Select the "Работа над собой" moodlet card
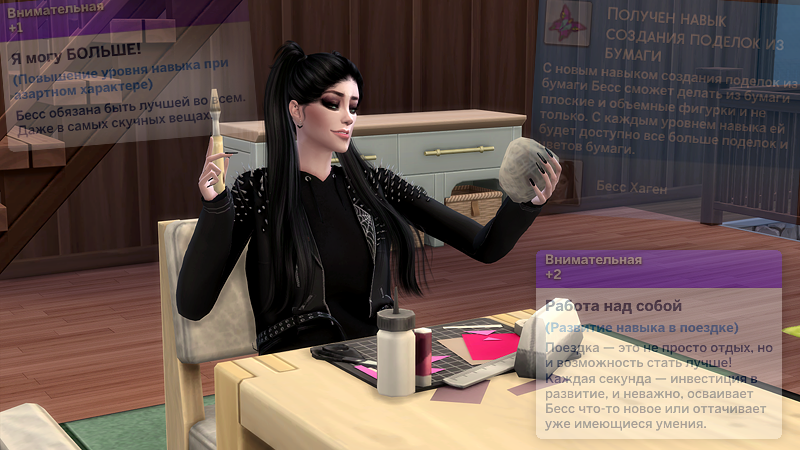800x450 pixels. point(658,345)
